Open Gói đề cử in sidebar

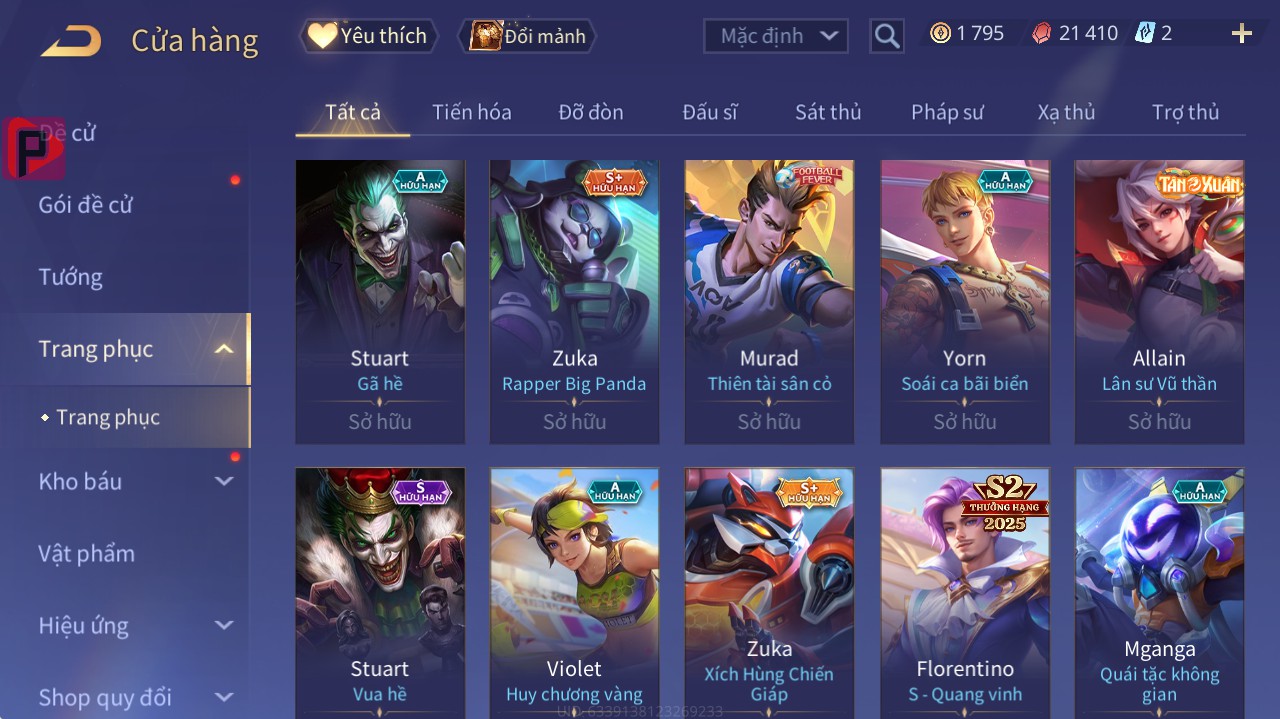click(x=86, y=205)
